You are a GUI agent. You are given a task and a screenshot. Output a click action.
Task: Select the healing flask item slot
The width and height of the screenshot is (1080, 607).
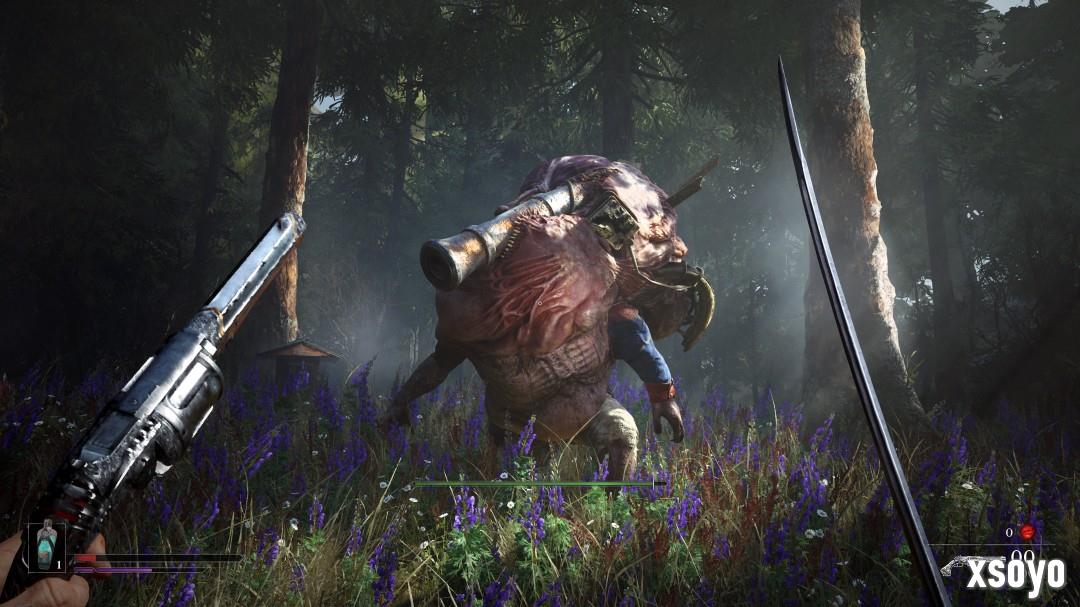point(46,547)
